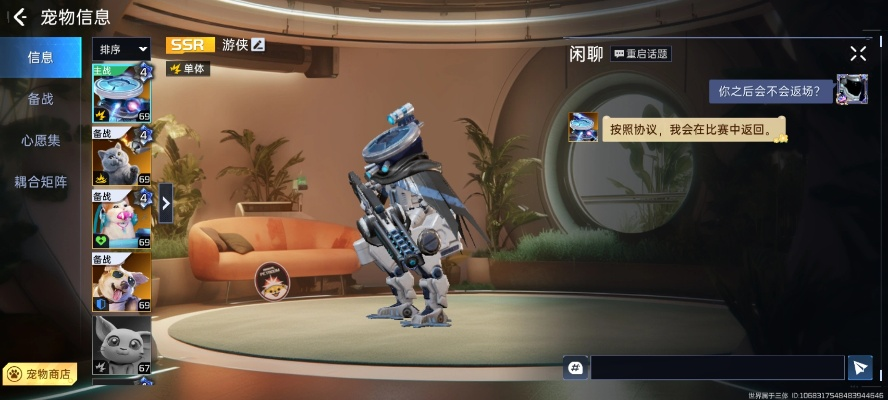This screenshot has height=400, width=888.
Task: Click the round cat-face badge near the sofa
Action: (271, 280)
